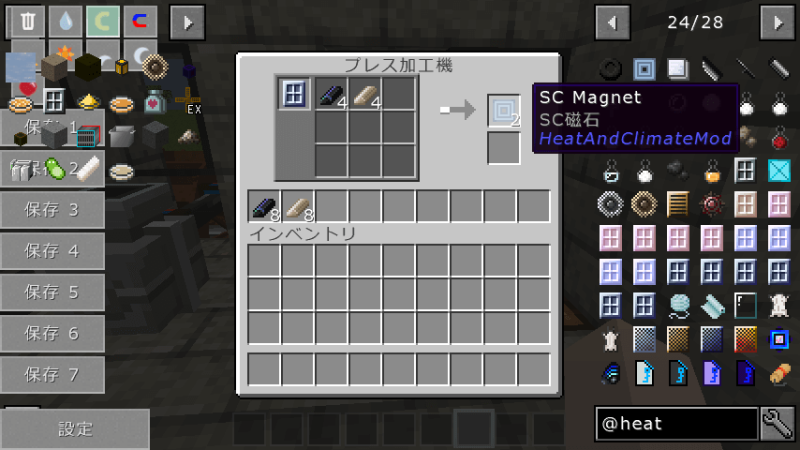The width and height of the screenshot is (800, 450).
Task: Select save slot 保存 3
Action: tap(52, 209)
